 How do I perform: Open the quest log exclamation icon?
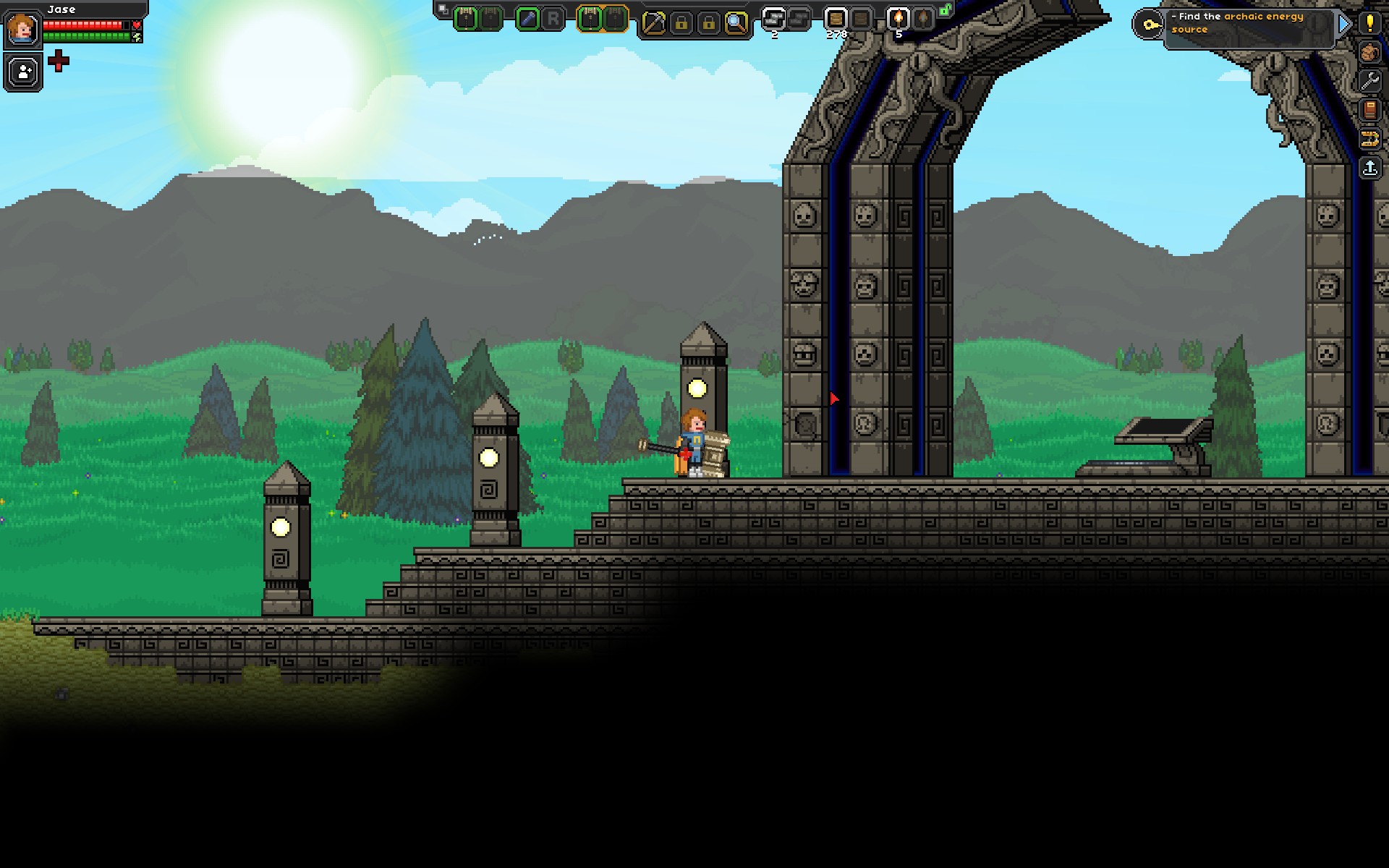pos(1369,22)
